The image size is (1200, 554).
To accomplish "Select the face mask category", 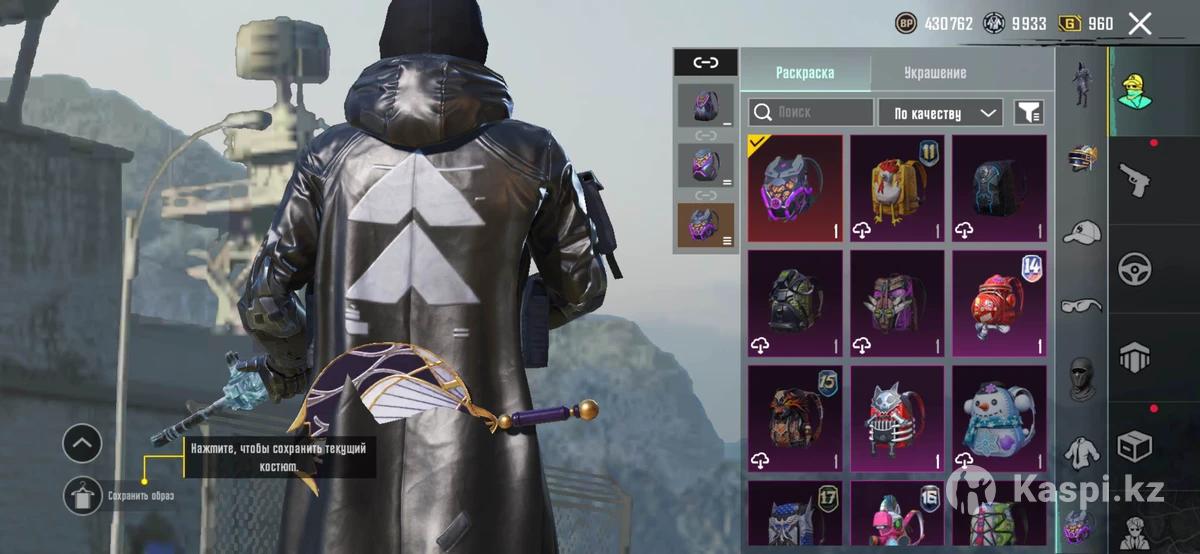I will [x=1081, y=378].
